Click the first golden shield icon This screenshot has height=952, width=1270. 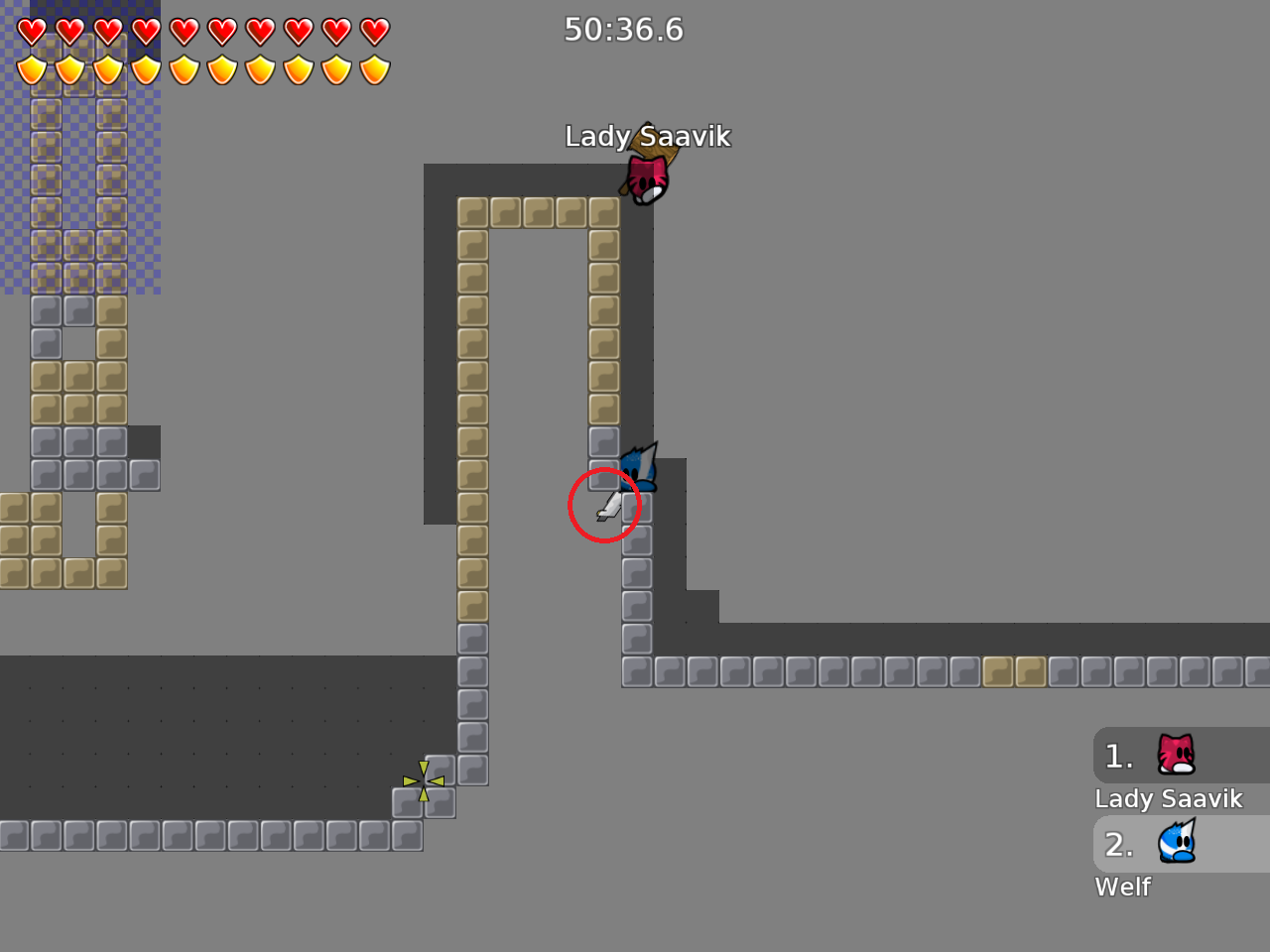tap(31, 70)
